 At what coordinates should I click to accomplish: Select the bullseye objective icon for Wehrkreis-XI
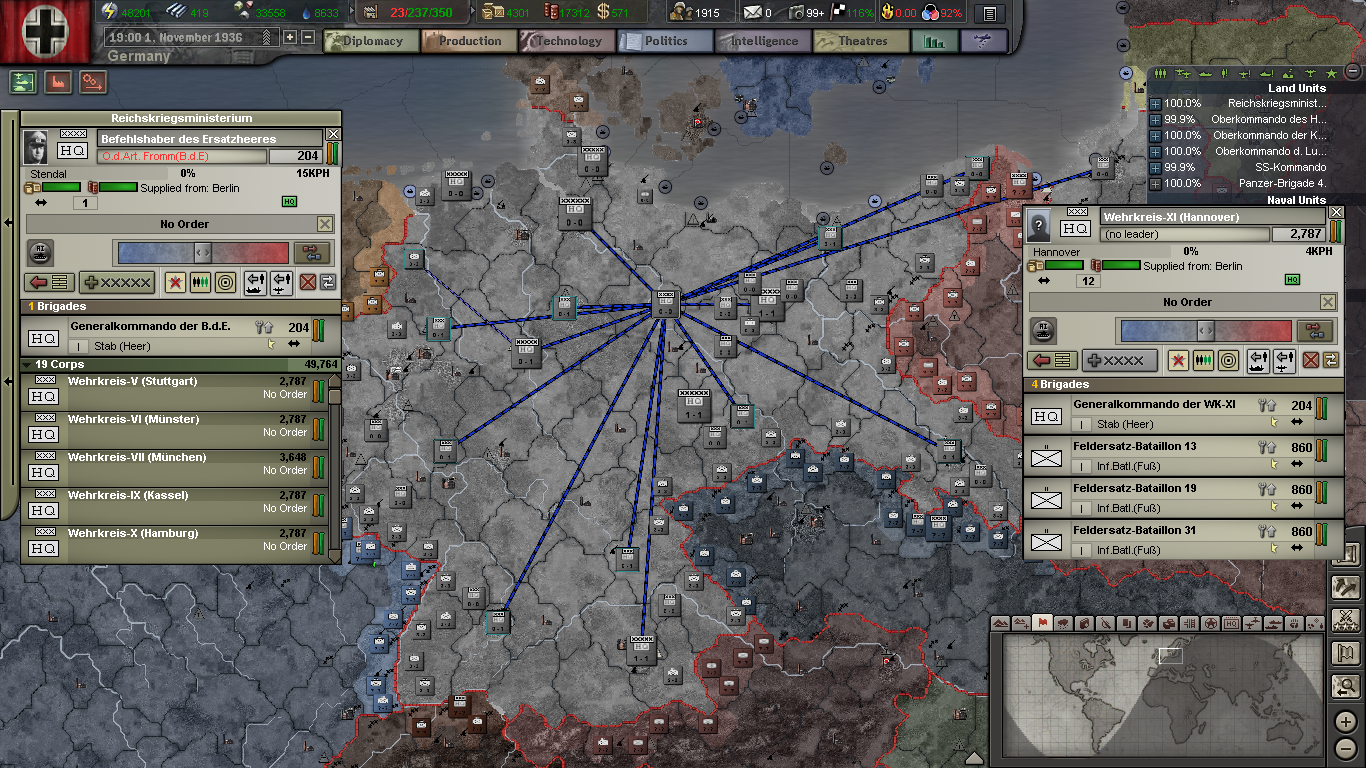coord(1228,361)
